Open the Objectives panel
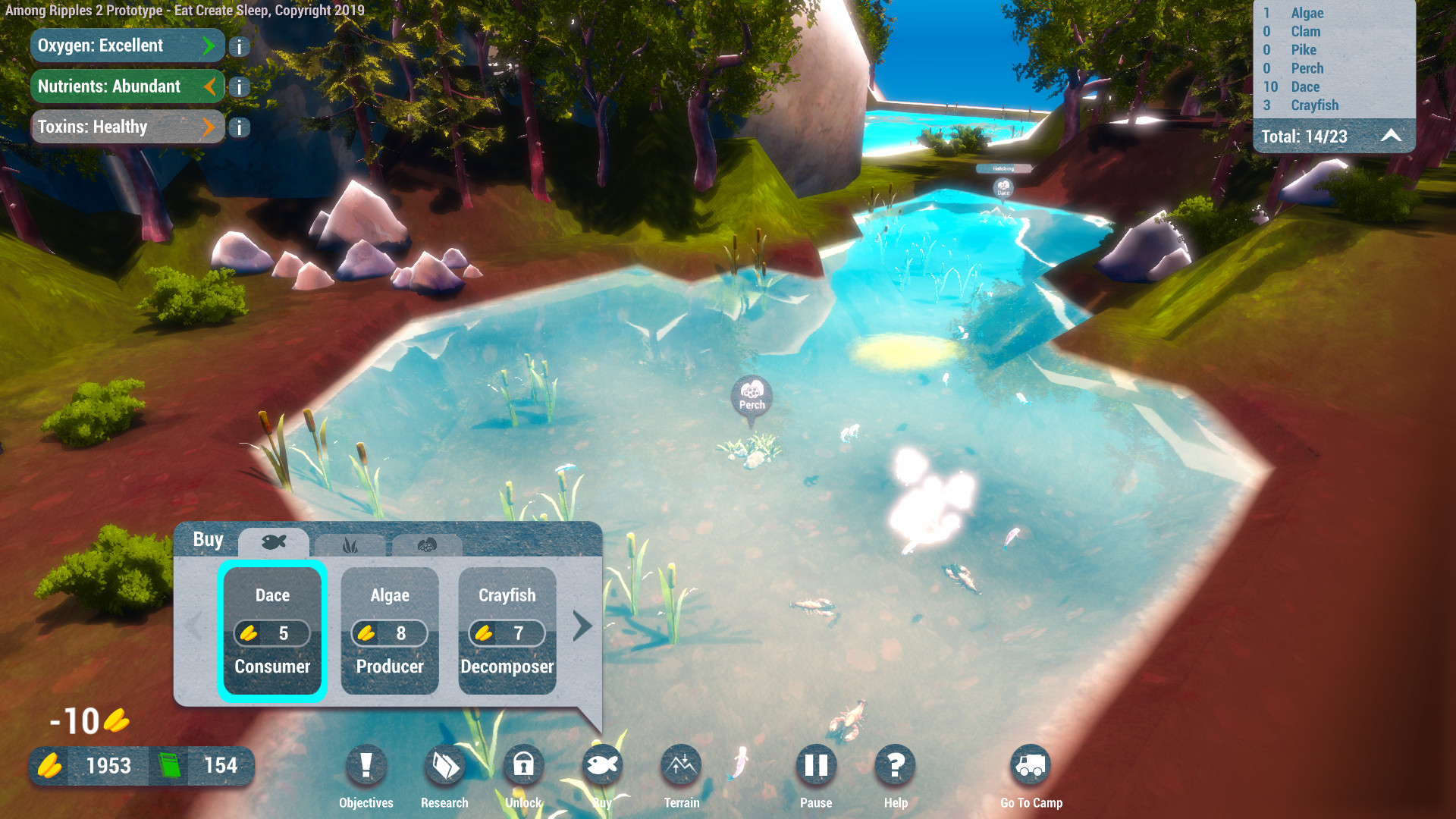This screenshot has width=1456, height=819. pos(366,766)
